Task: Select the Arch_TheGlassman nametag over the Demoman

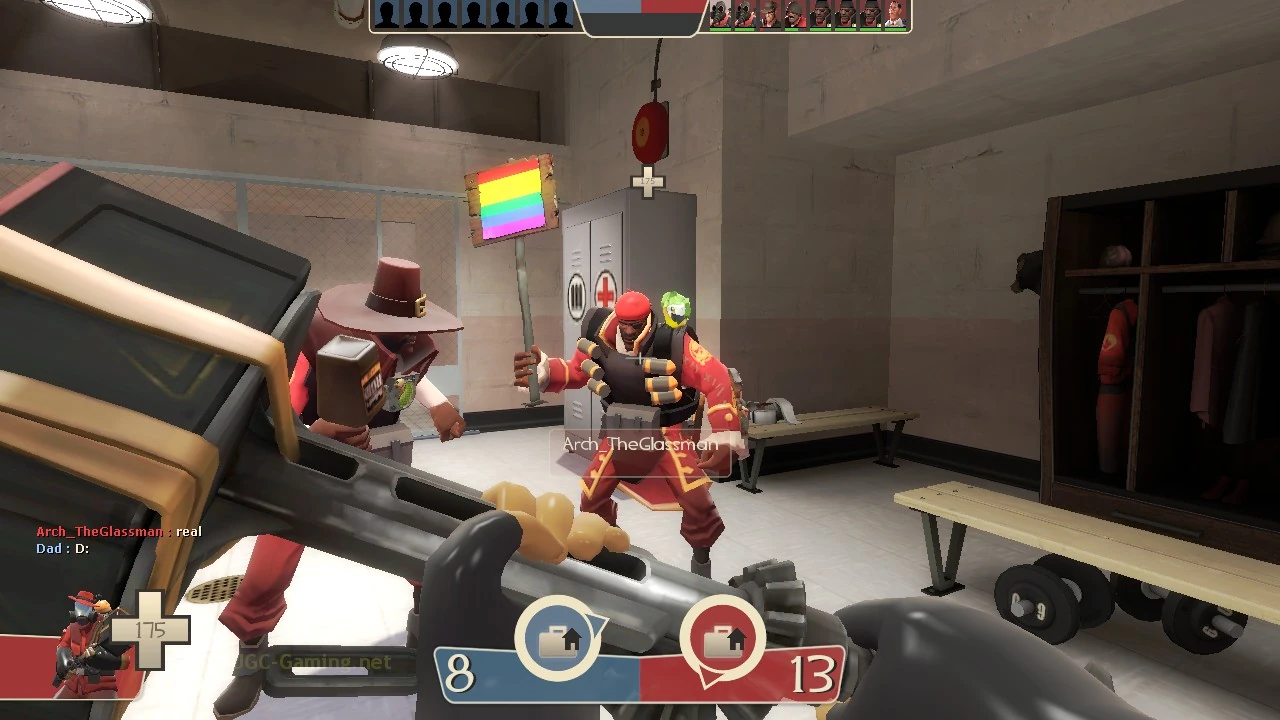Action: (x=638, y=443)
